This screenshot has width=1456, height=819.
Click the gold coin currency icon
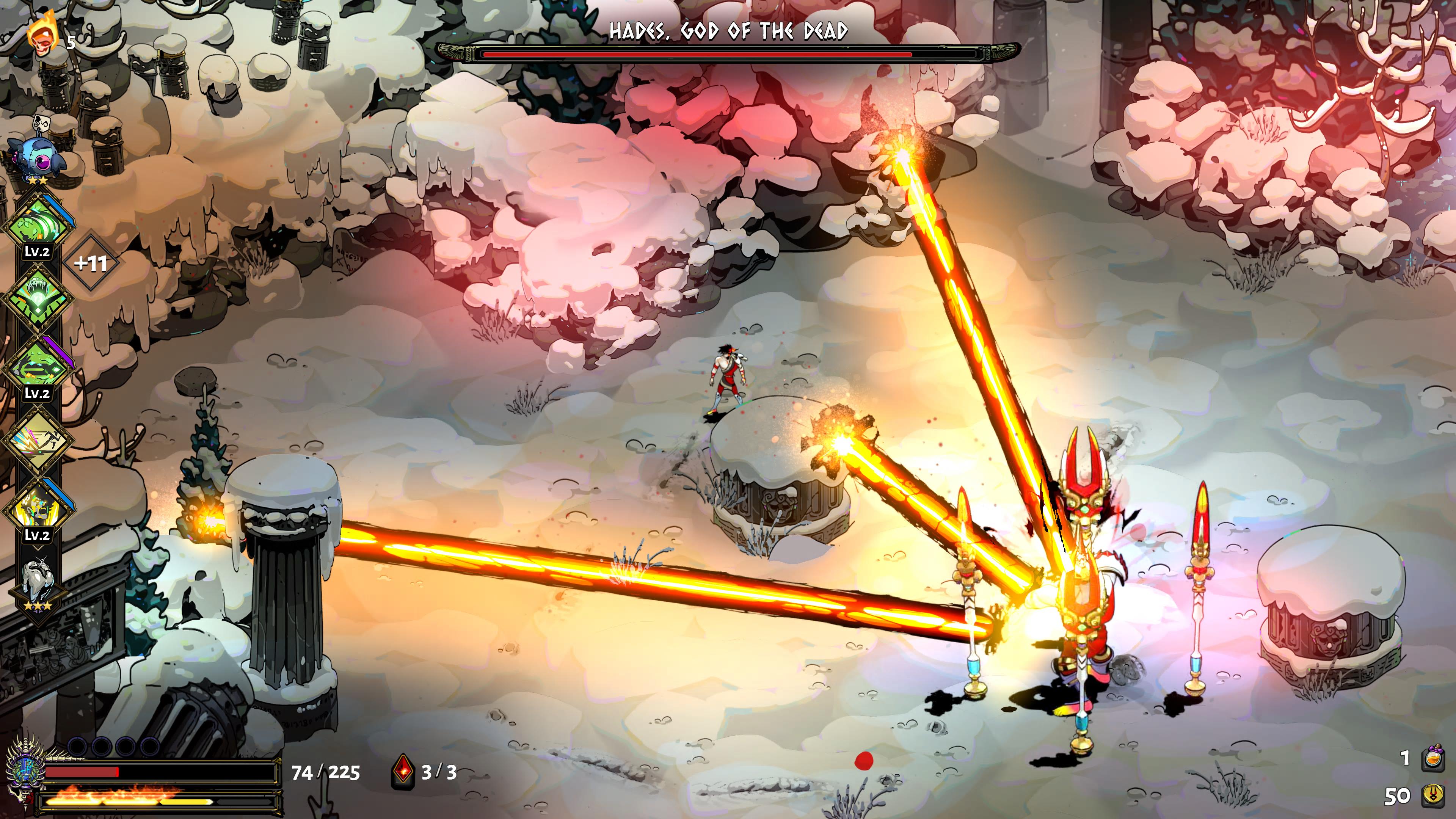[1432, 795]
